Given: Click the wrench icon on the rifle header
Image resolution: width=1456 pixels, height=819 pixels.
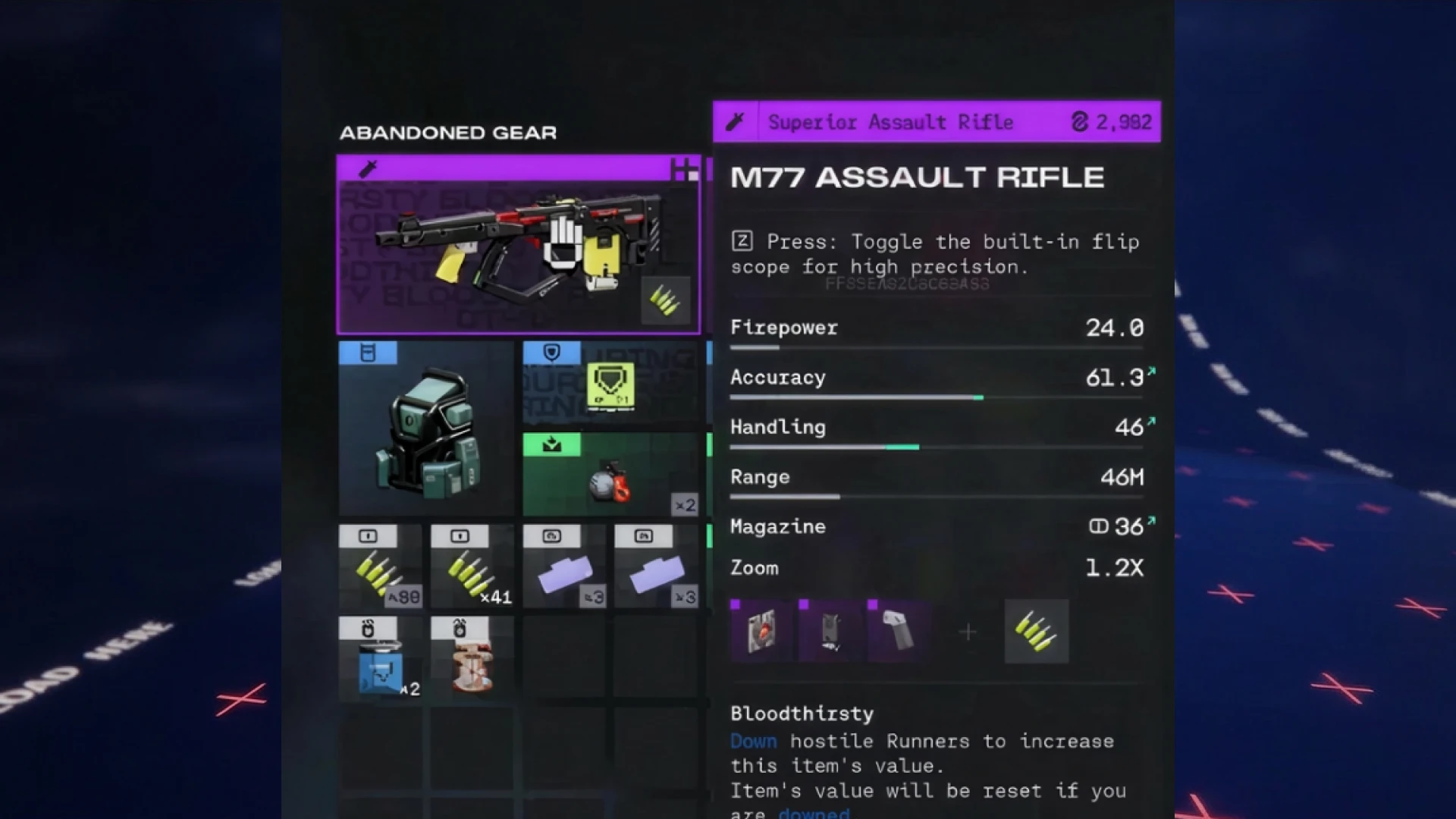Looking at the screenshot, I should [736, 121].
